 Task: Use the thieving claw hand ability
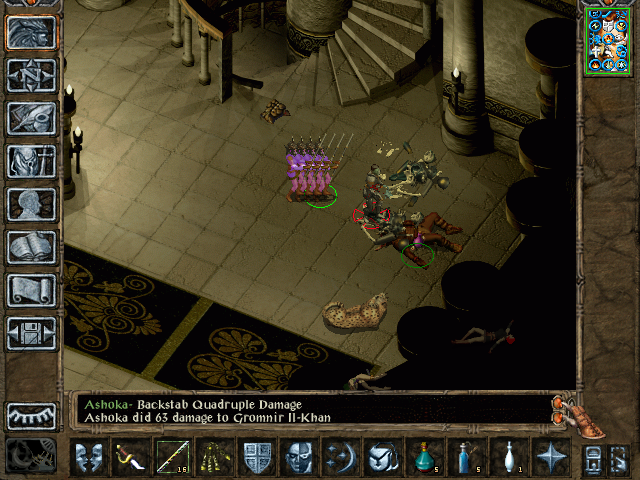point(214,457)
